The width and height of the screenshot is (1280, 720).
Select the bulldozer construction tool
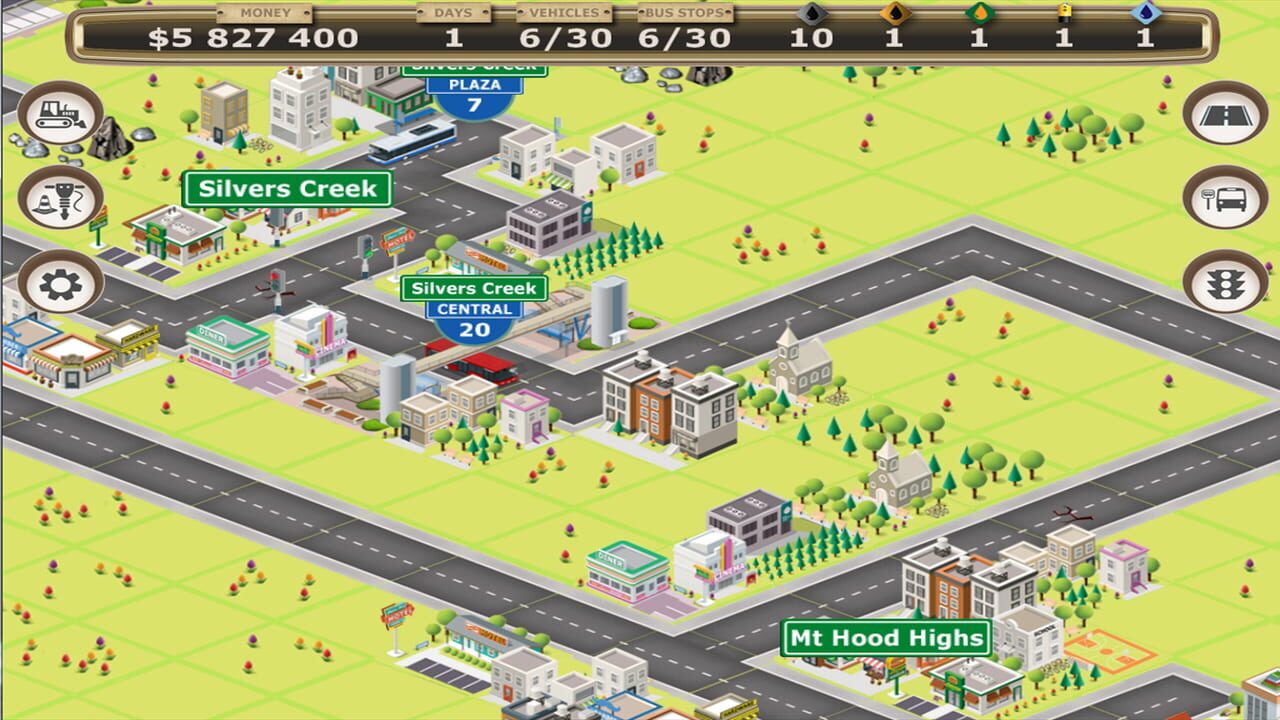tap(60, 115)
